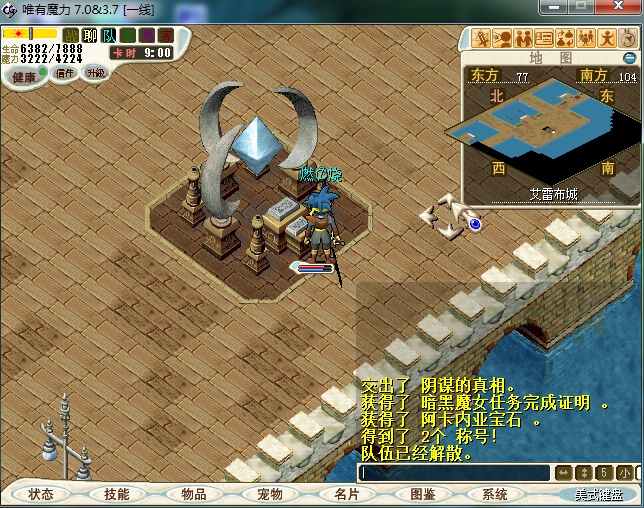Click the 健康 health button
The height and width of the screenshot is (508, 644).
pyautogui.click(x=24, y=76)
